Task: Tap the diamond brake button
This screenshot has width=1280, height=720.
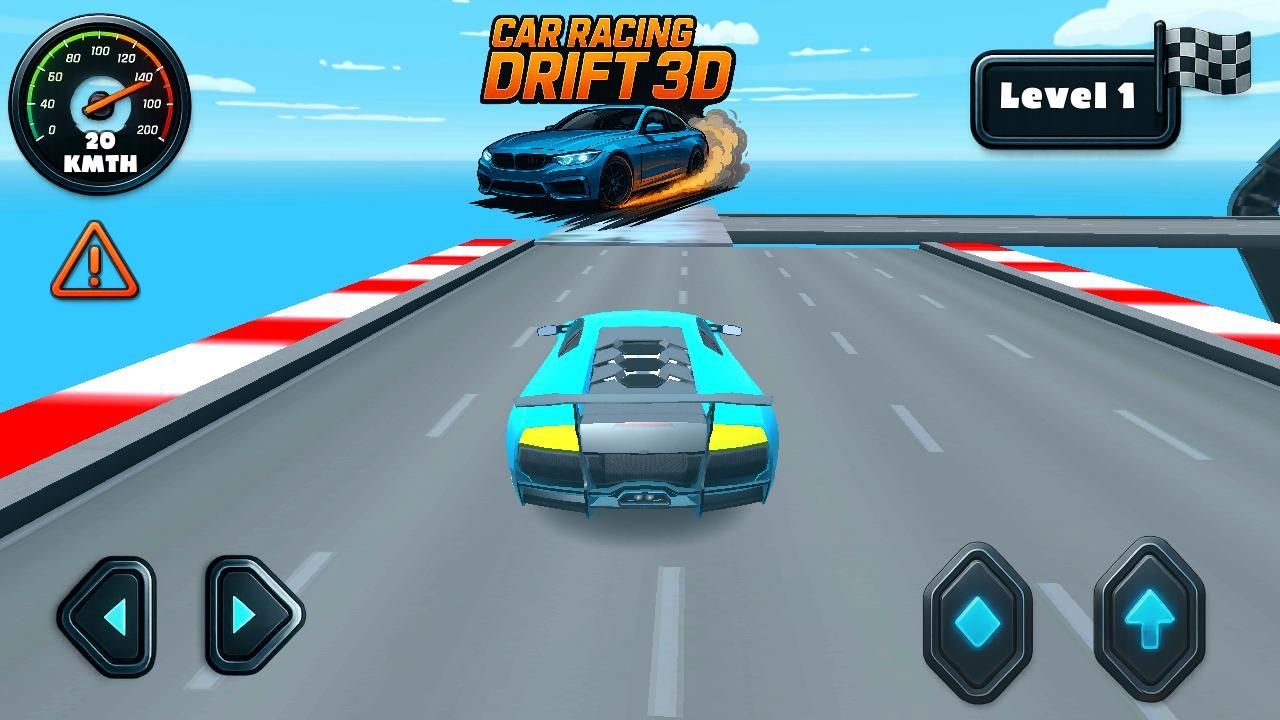Action: pos(977,620)
